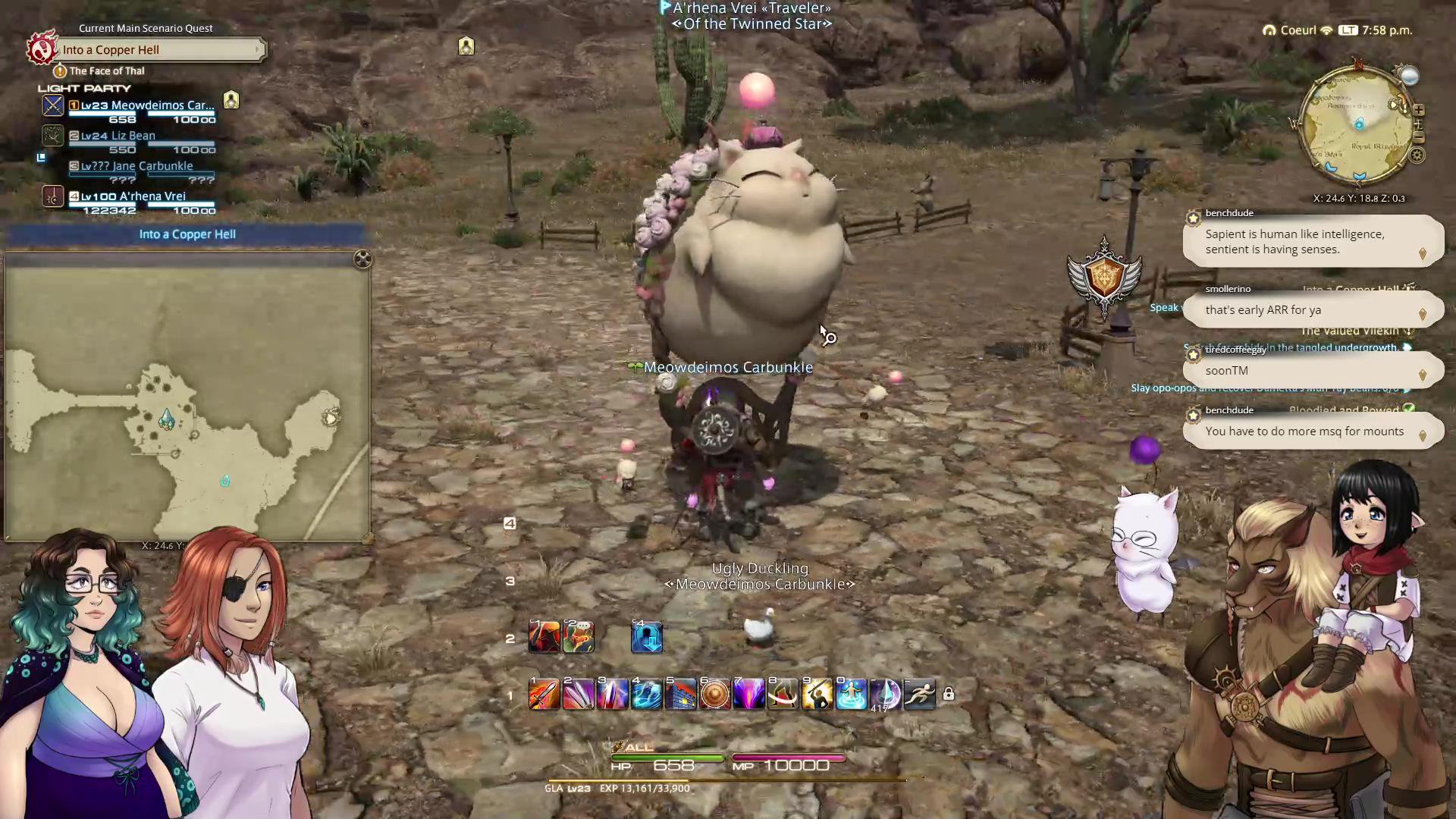Select party member Liz Bean
This screenshot has width=1456, height=819.
pyautogui.click(x=118, y=136)
